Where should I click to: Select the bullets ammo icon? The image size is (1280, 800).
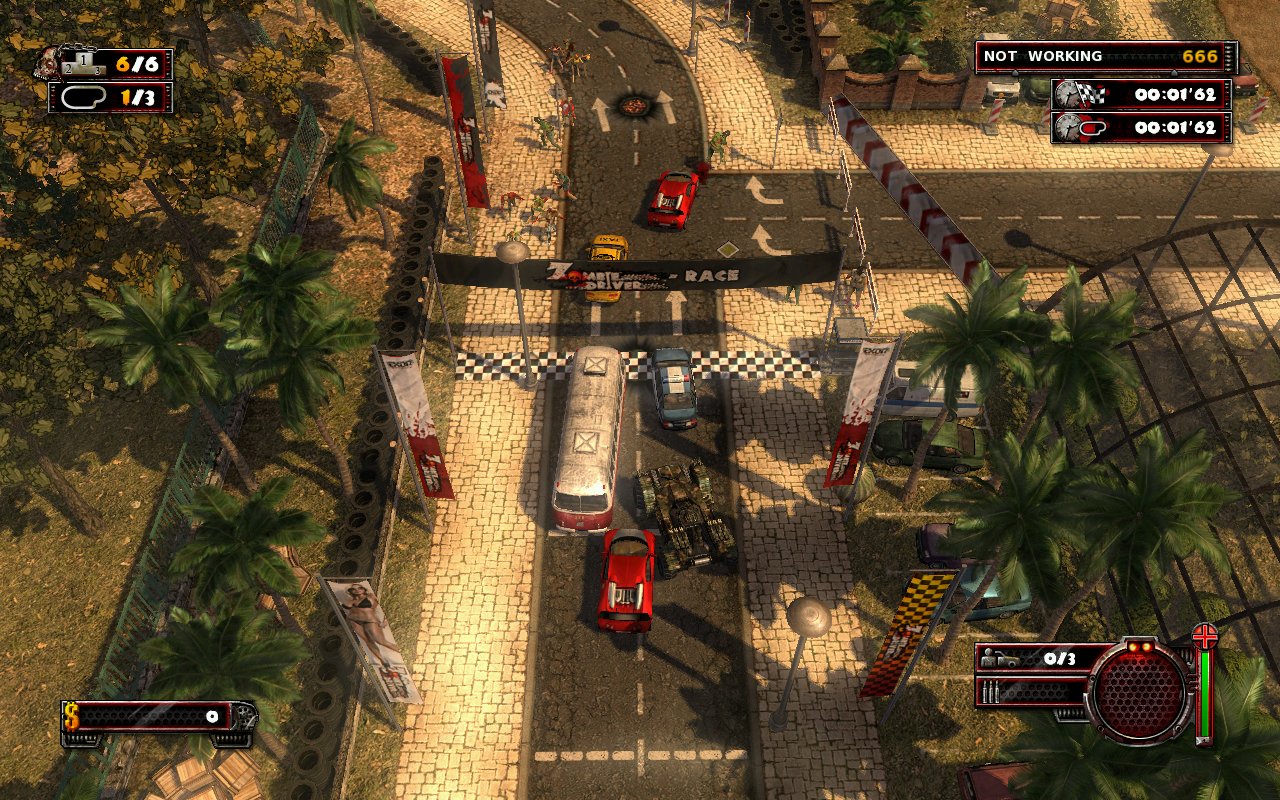point(991,691)
